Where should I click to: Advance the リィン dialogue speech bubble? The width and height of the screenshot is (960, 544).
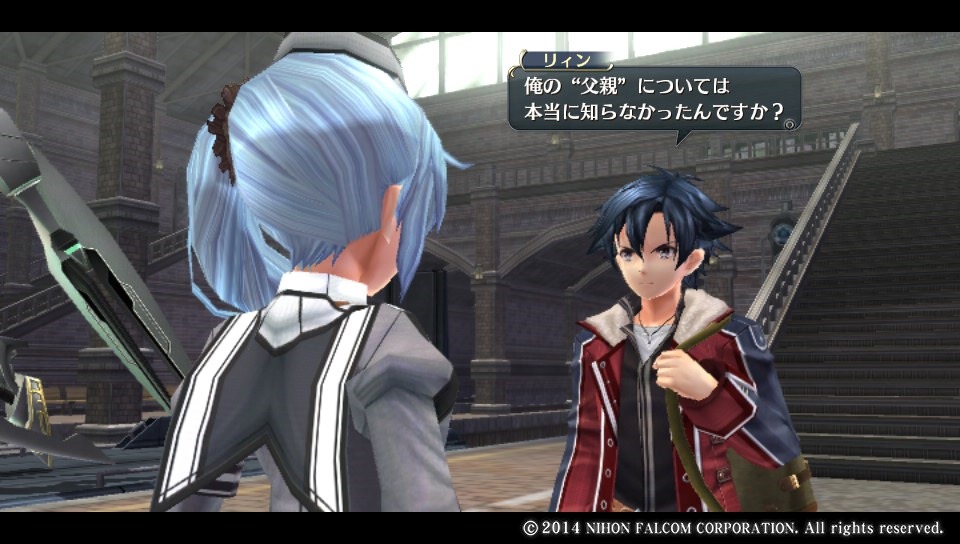pyautogui.click(x=789, y=124)
